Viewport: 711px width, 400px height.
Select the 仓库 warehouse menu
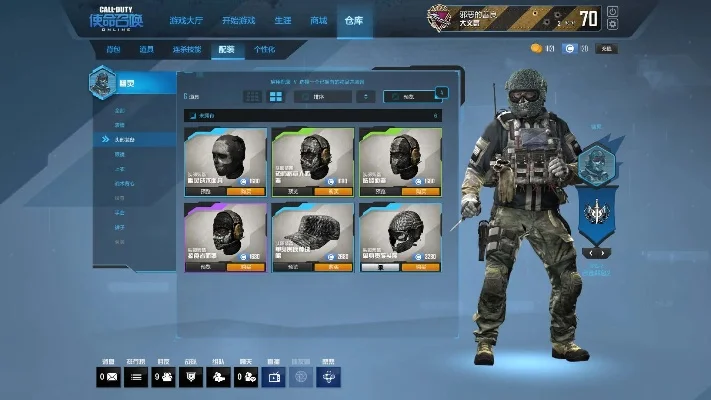pos(353,20)
